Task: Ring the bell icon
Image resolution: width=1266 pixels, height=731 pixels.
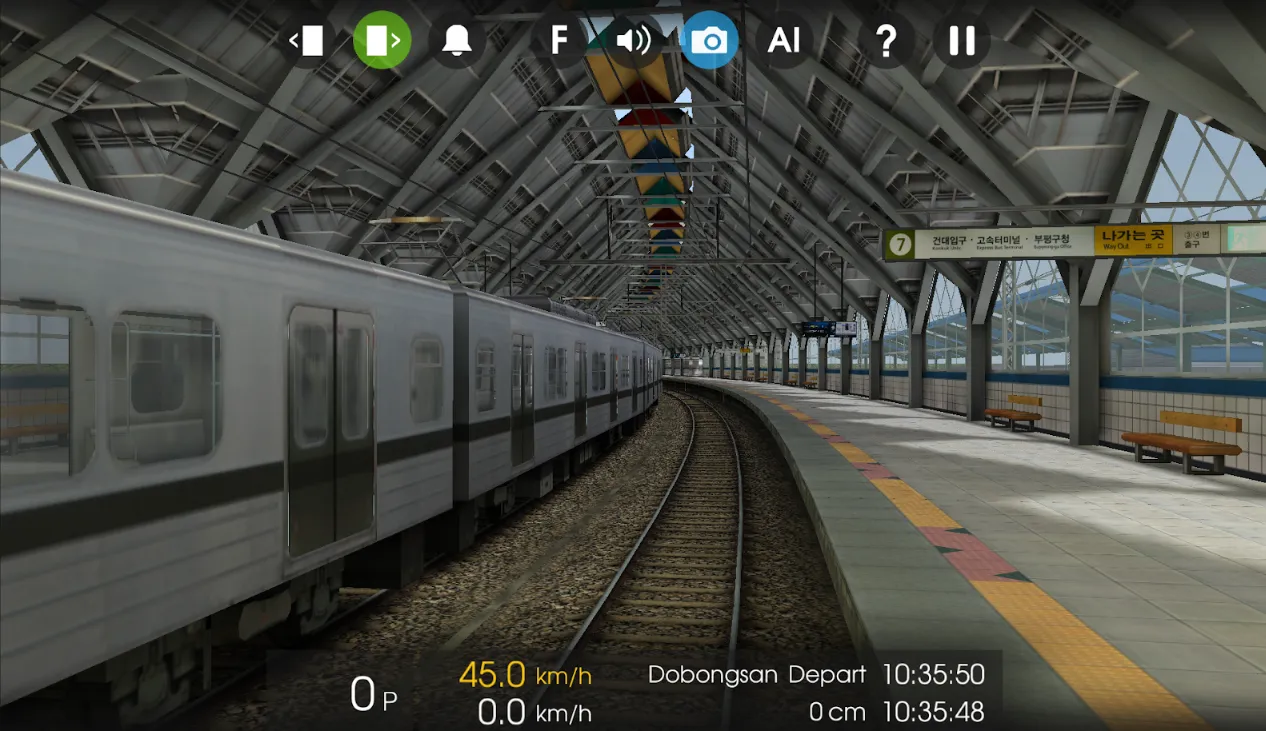Action: pos(457,40)
